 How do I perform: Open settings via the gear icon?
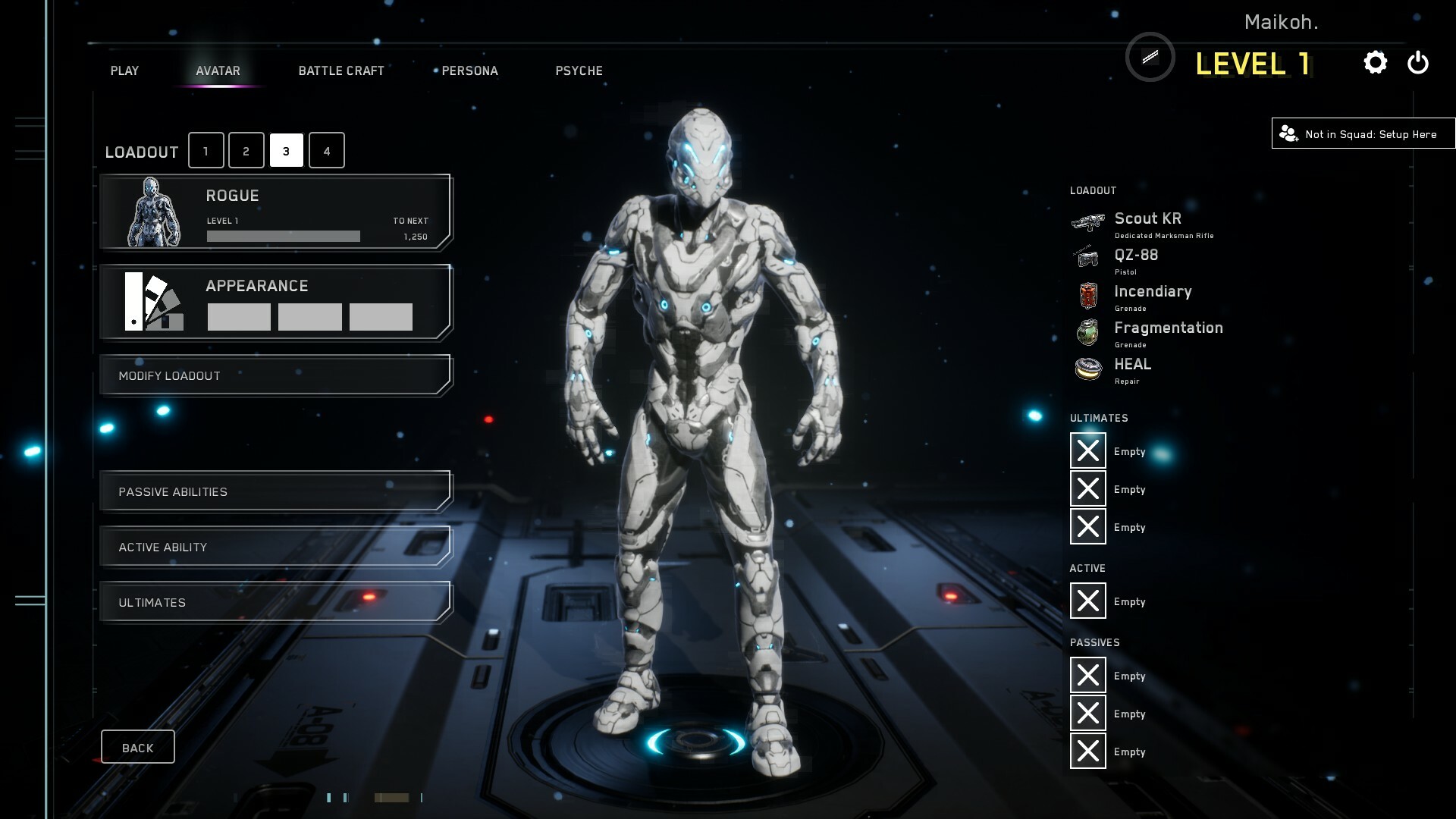[x=1375, y=62]
